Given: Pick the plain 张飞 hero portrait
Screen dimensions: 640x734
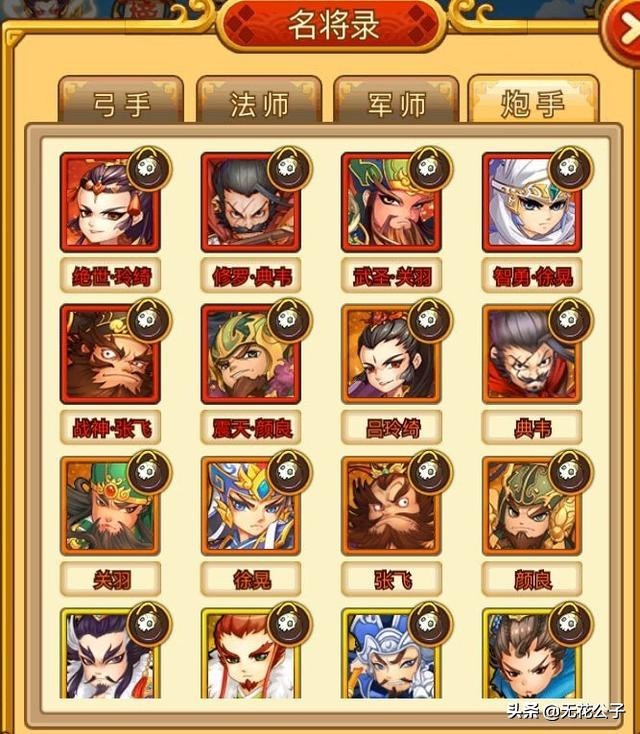Looking at the screenshot, I should point(389,507).
